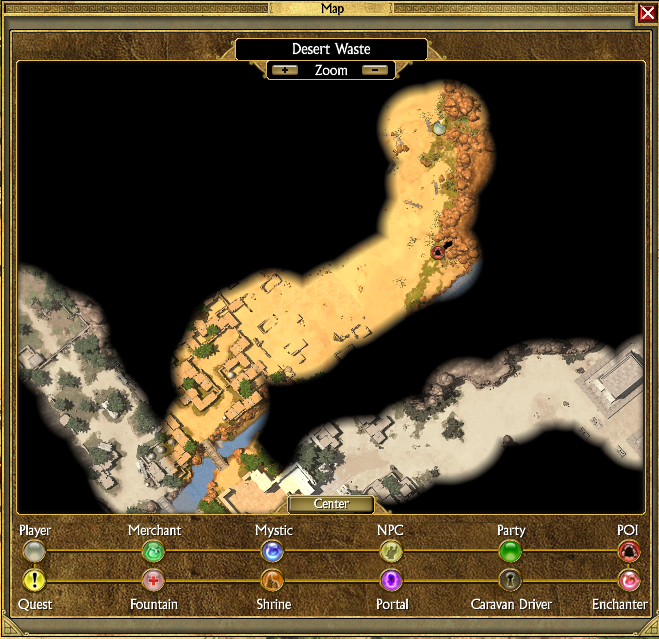Click the Center button
Viewport: 659px width, 639px height.
tap(331, 504)
